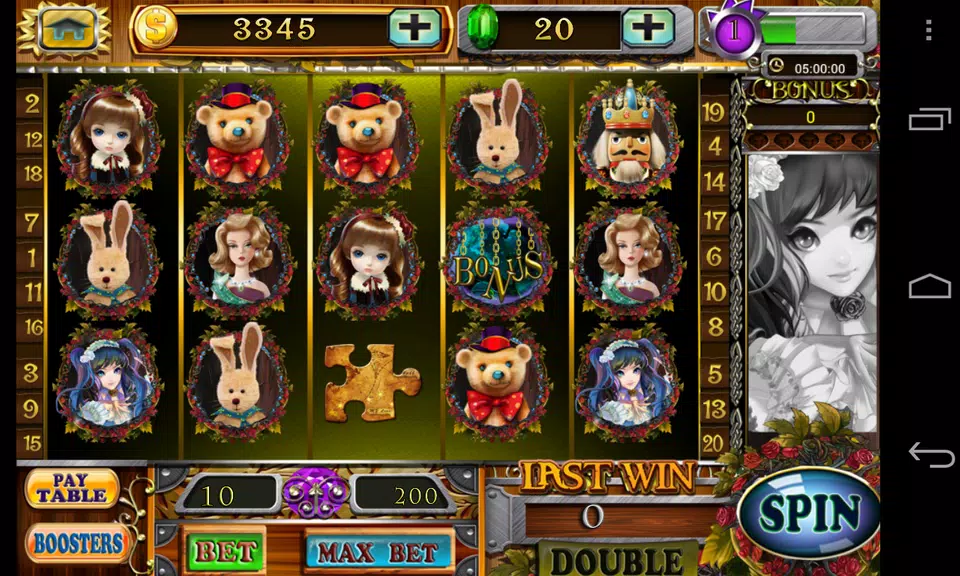The height and width of the screenshot is (576, 960).
Task: Return to the home lobby
Action: pos(67,28)
